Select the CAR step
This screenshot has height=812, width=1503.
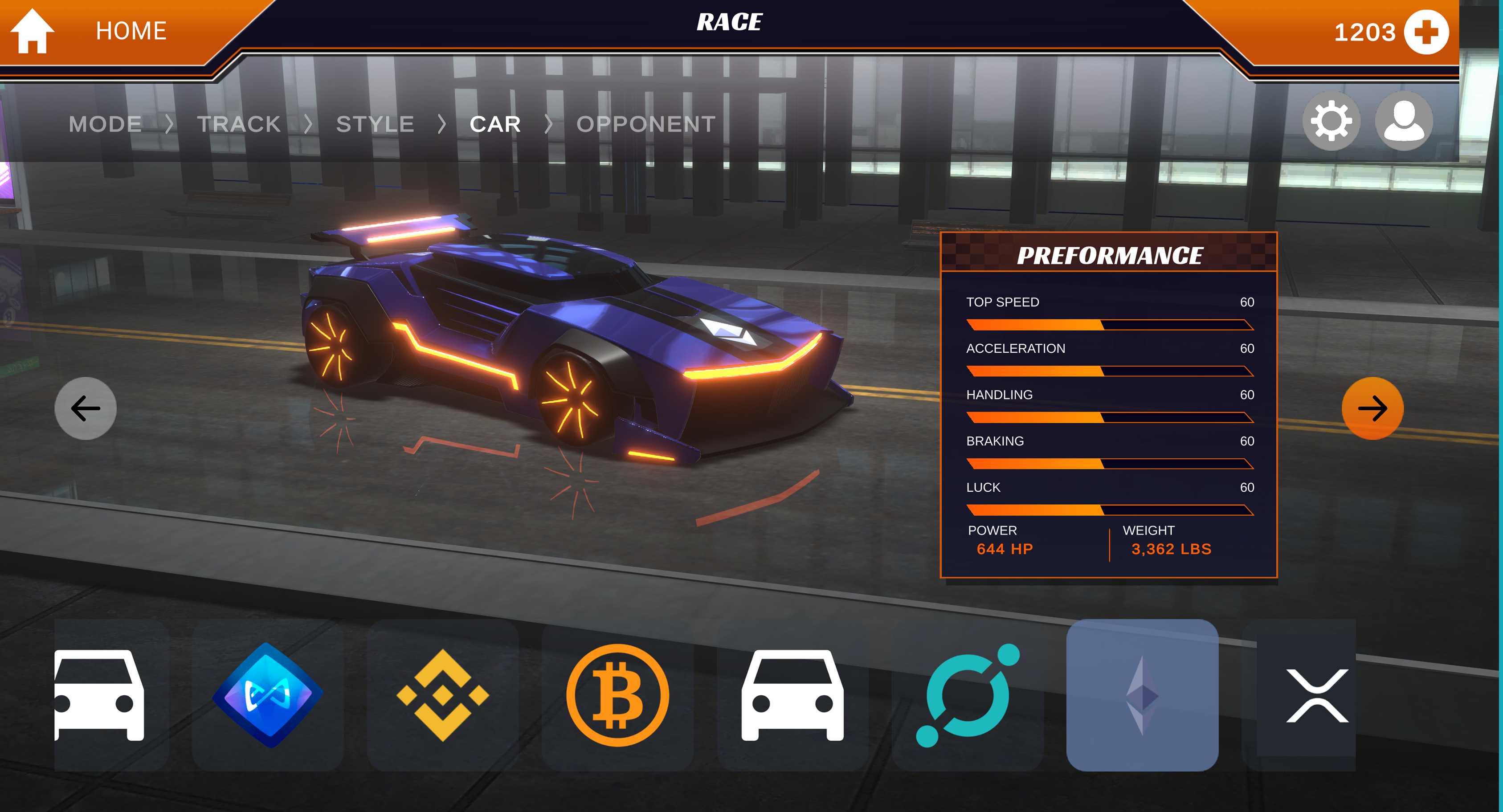[x=495, y=124]
